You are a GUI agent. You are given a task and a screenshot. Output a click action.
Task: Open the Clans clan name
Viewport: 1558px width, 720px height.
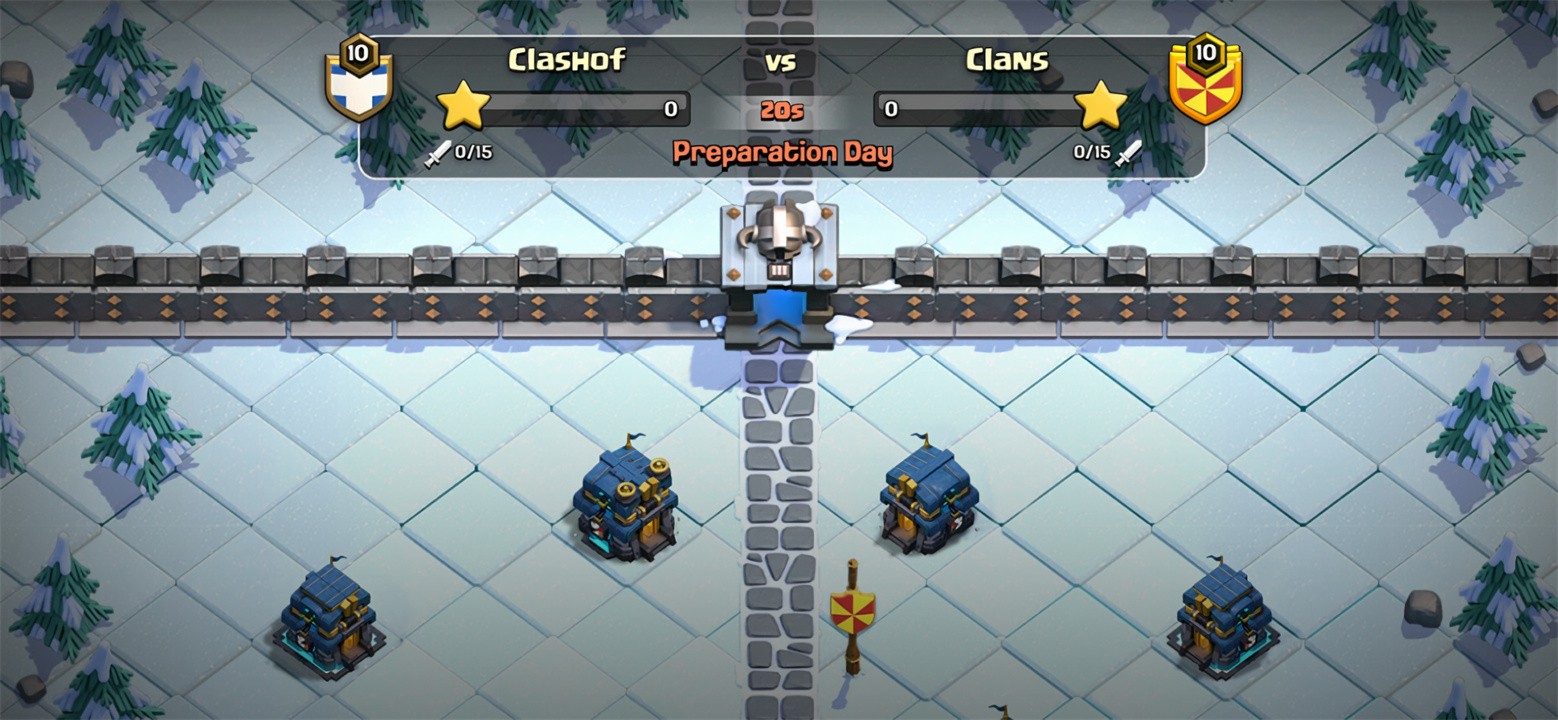click(1005, 60)
